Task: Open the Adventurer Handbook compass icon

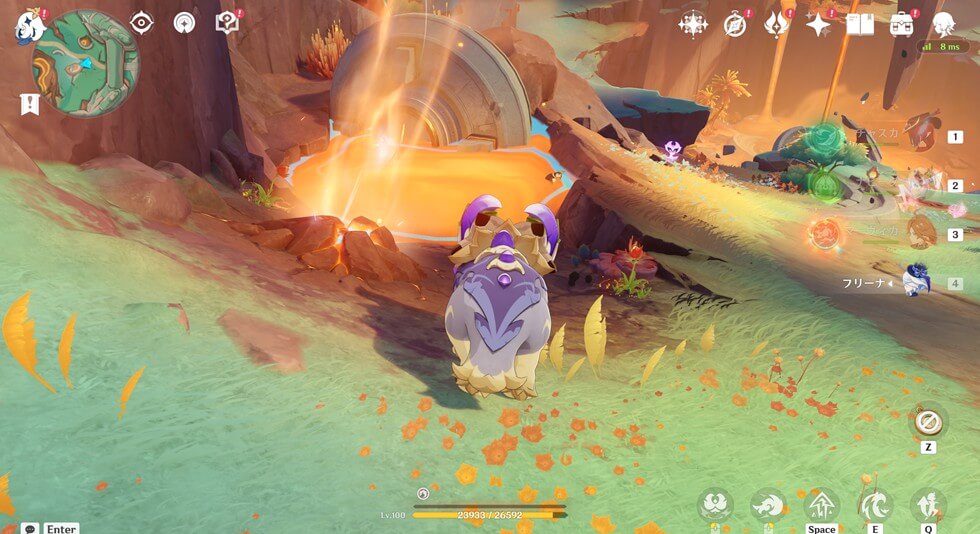Action: click(735, 24)
